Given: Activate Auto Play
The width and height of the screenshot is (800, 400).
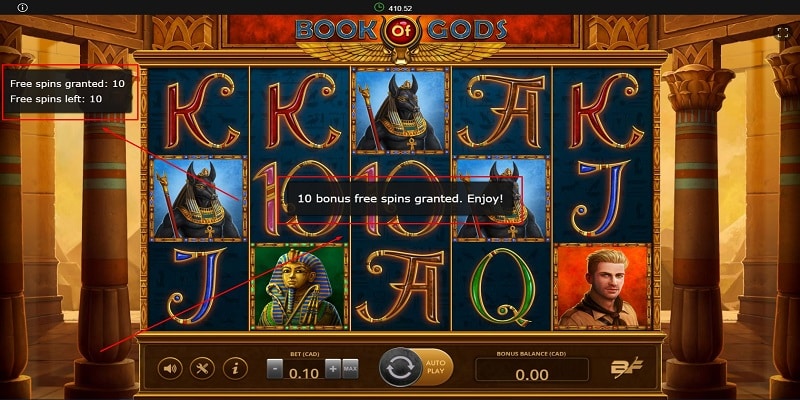Looking at the screenshot, I should pyautogui.click(x=437, y=368).
